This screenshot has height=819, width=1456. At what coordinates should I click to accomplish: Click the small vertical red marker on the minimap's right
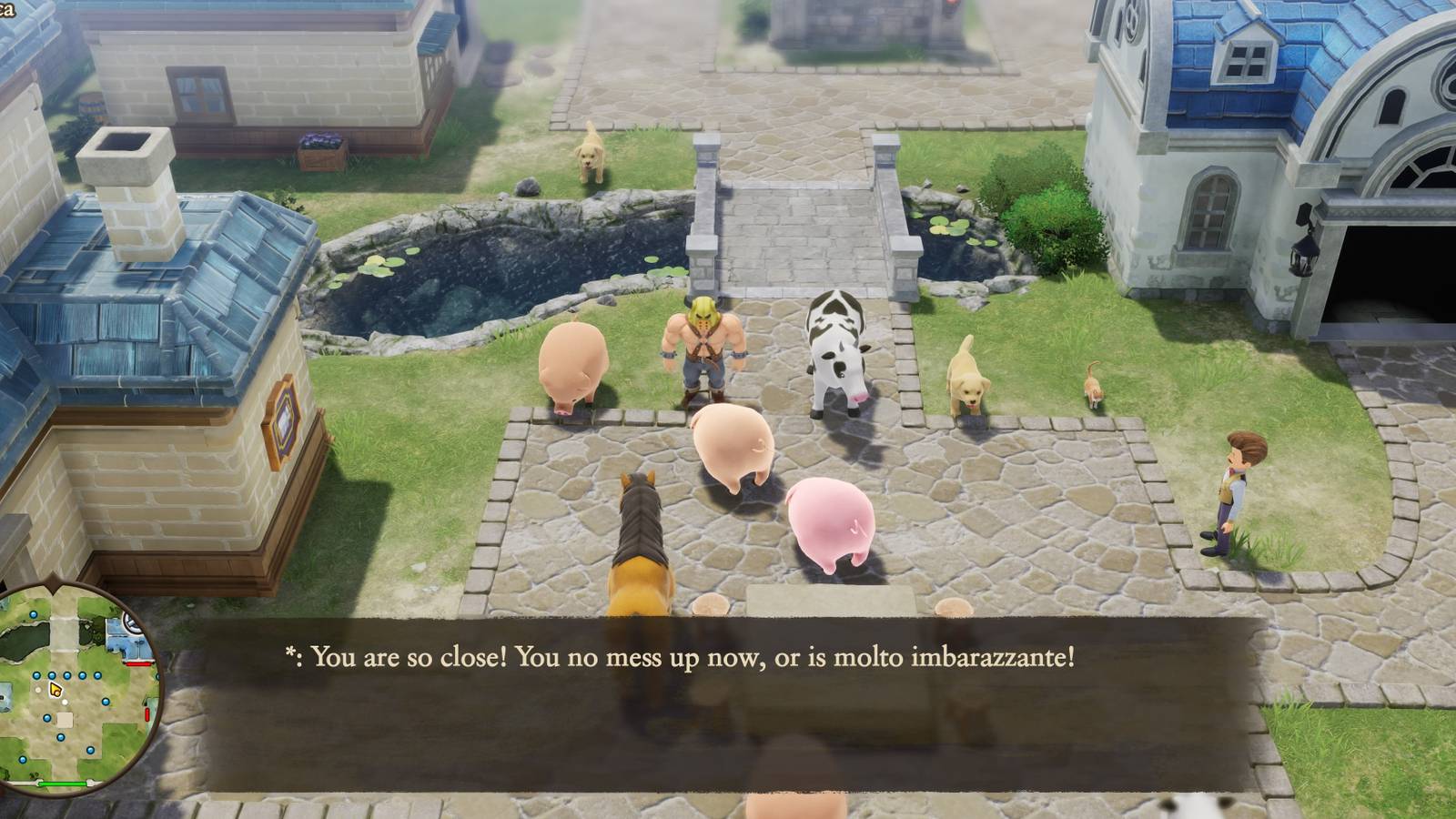coord(148,714)
